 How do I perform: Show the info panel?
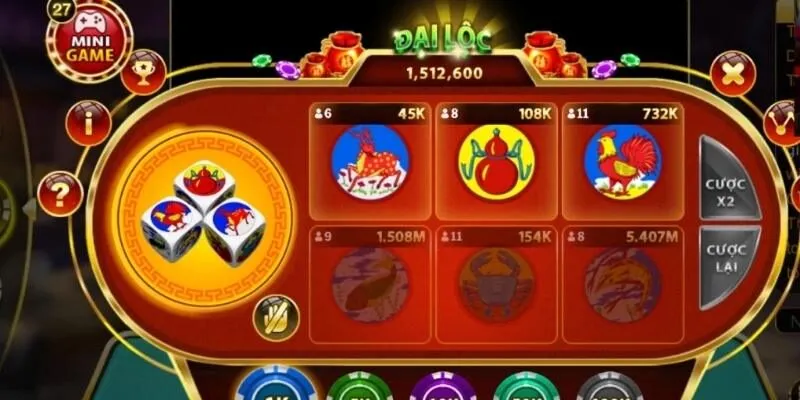[88, 123]
